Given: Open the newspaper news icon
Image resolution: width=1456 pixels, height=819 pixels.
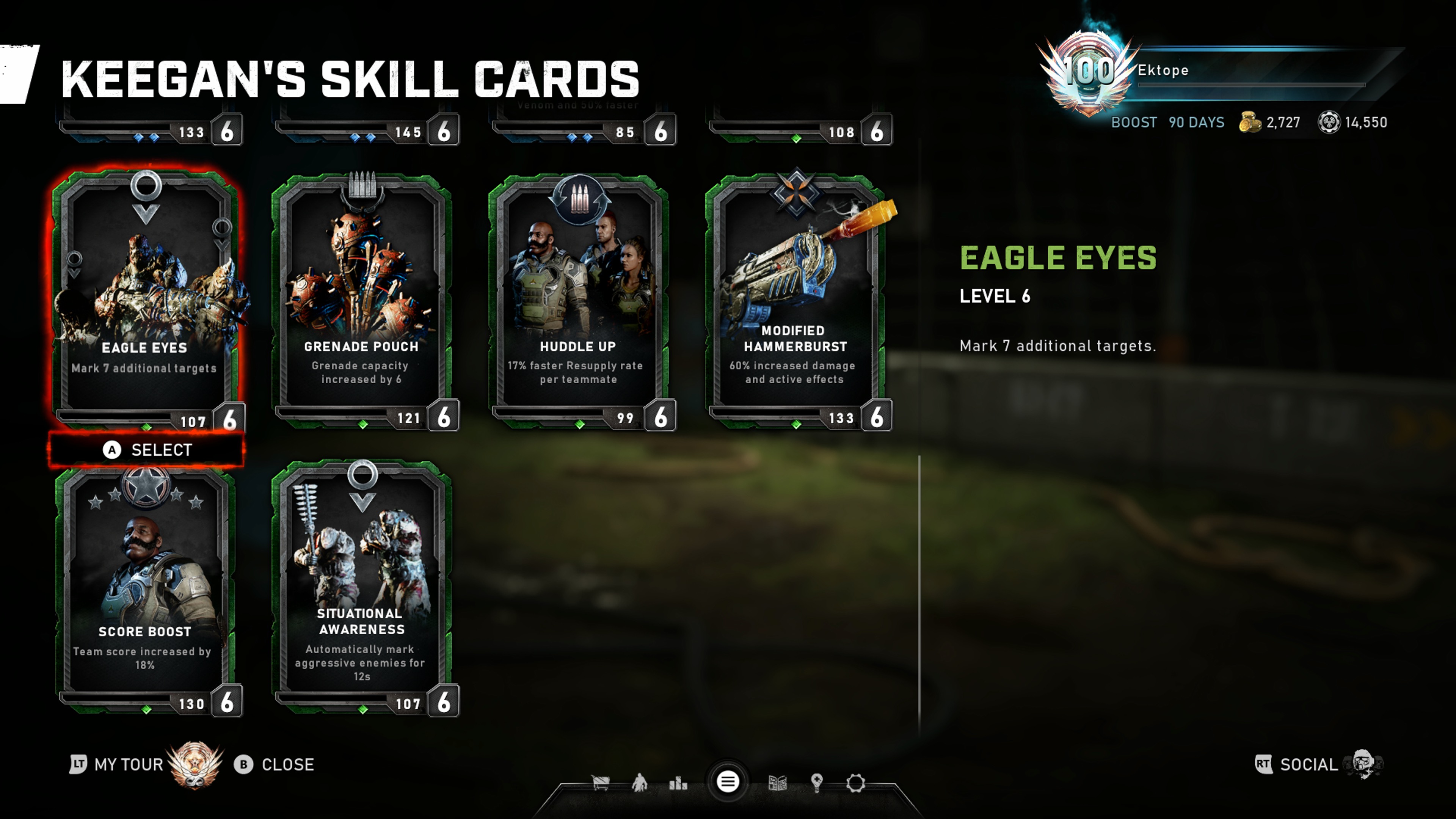Looking at the screenshot, I should point(778,783).
